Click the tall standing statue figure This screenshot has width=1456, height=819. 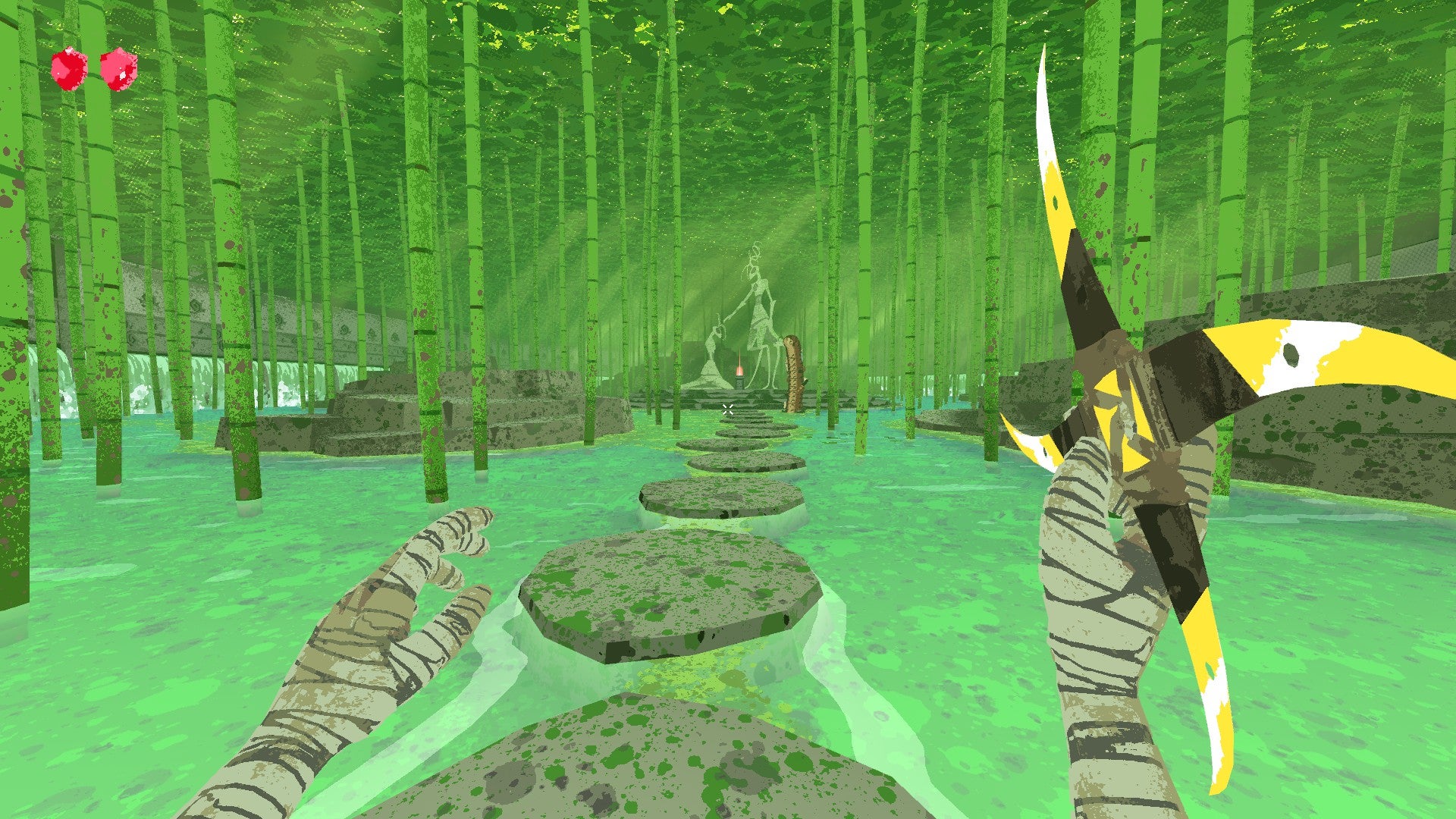[x=758, y=303]
